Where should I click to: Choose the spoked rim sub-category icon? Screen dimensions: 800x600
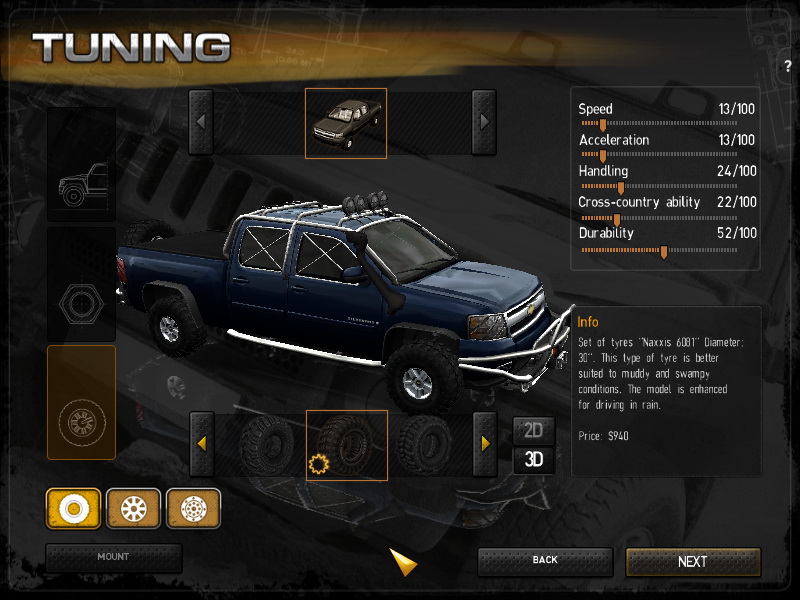point(133,509)
